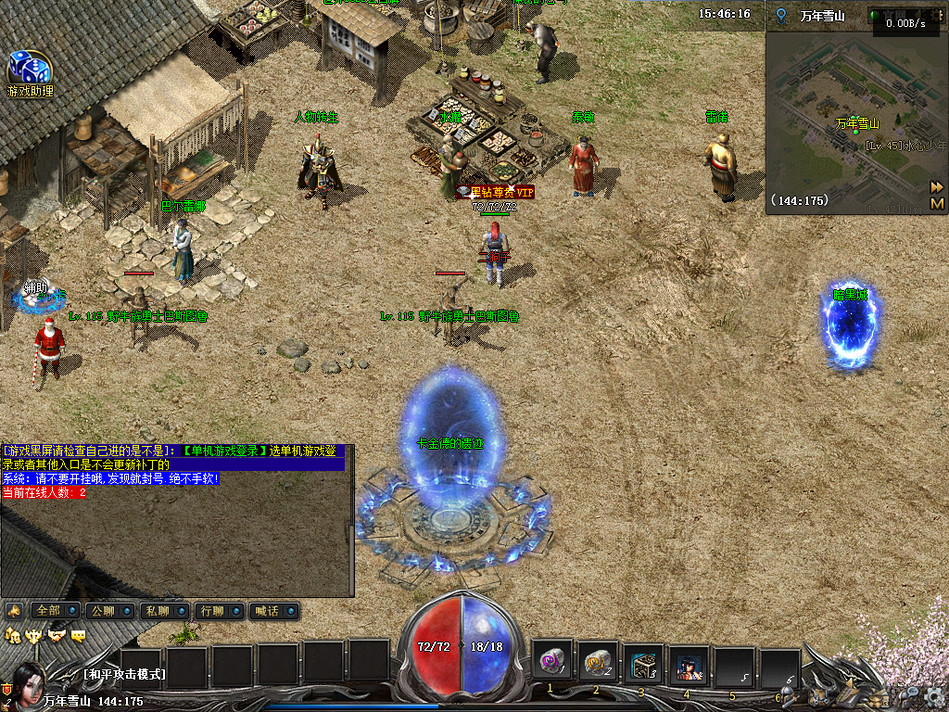Open the 辅助 helper icon

tap(36, 291)
